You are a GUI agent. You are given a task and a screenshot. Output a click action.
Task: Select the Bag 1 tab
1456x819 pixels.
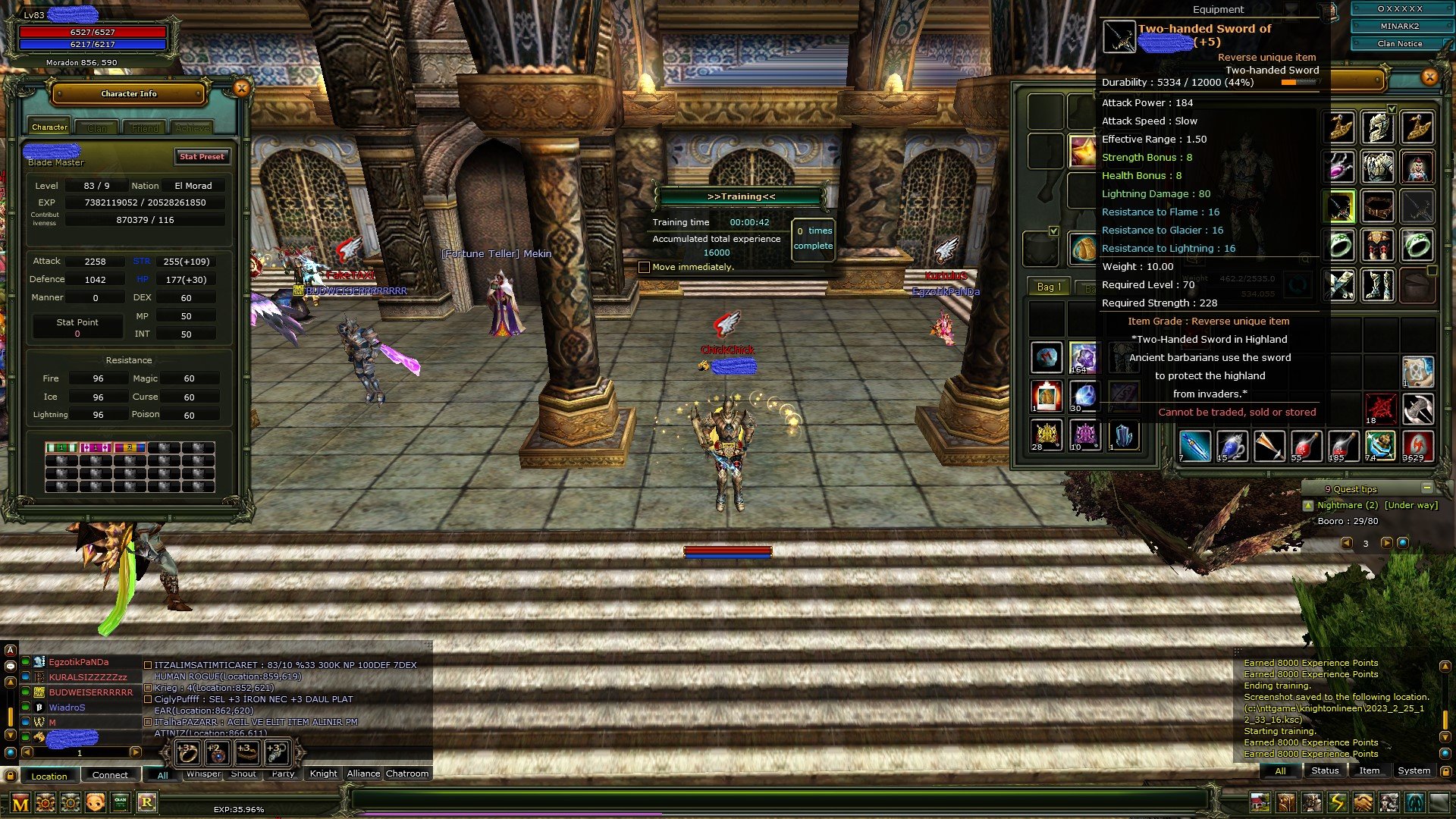point(1049,287)
